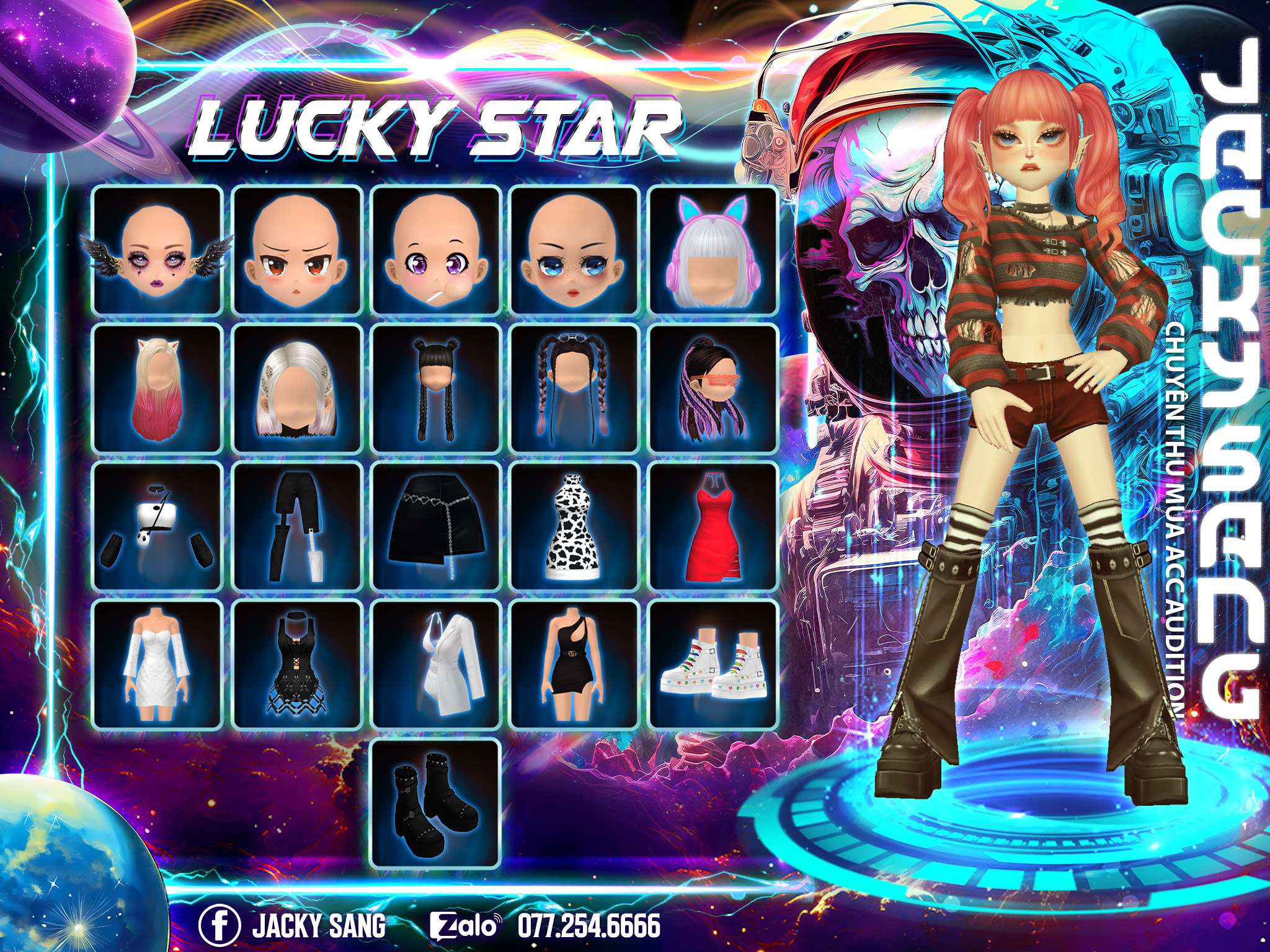The width and height of the screenshot is (1270, 952).
Task: Pick the black platform boots
Action: (x=436, y=803)
